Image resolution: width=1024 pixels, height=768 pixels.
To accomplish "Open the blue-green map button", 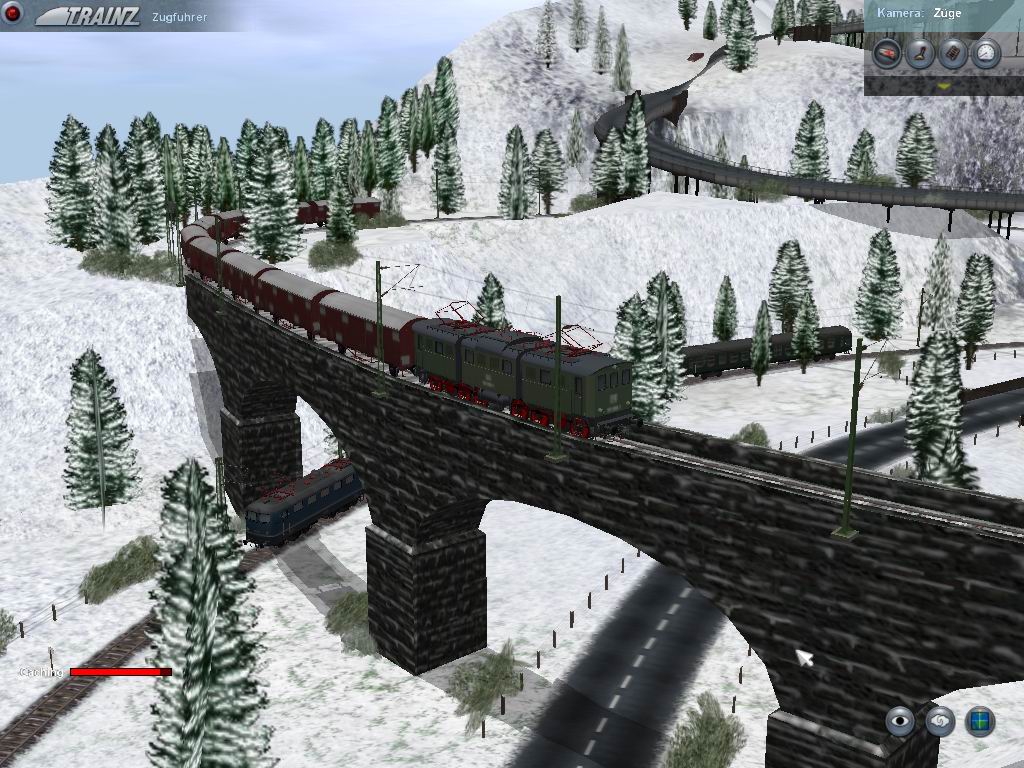I will [x=979, y=721].
